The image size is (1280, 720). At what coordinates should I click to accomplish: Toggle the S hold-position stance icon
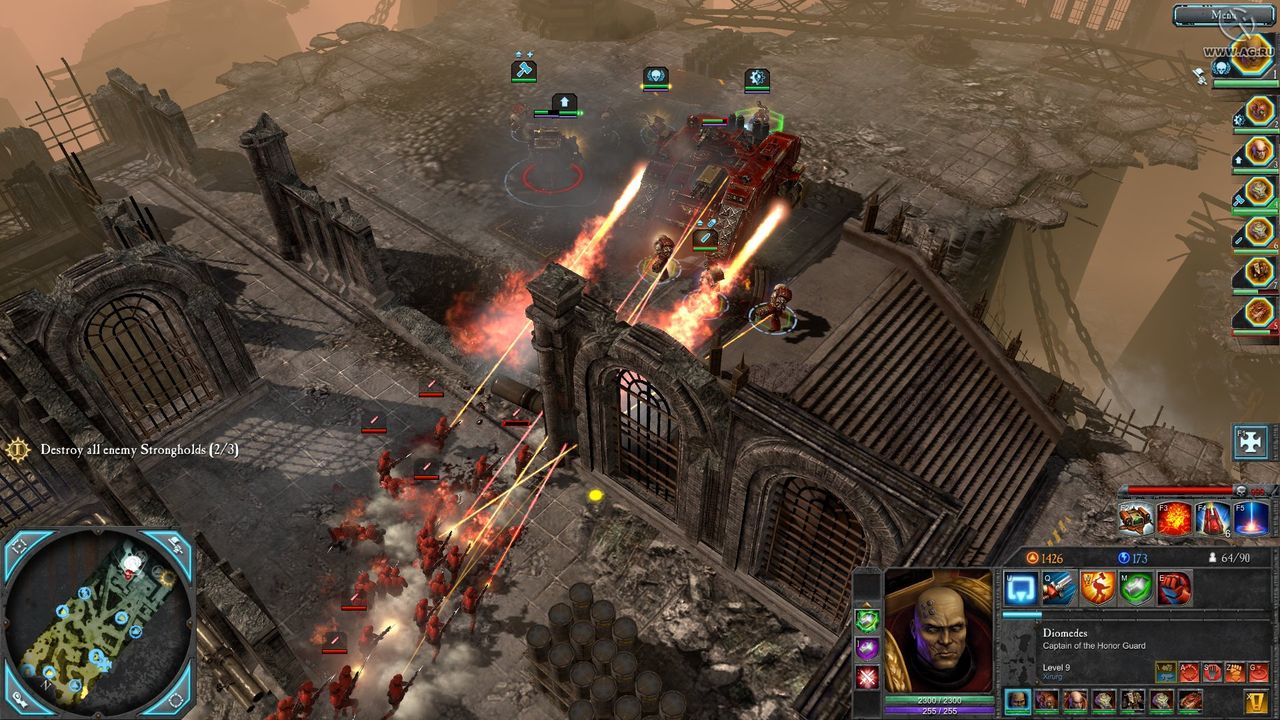[1212, 671]
